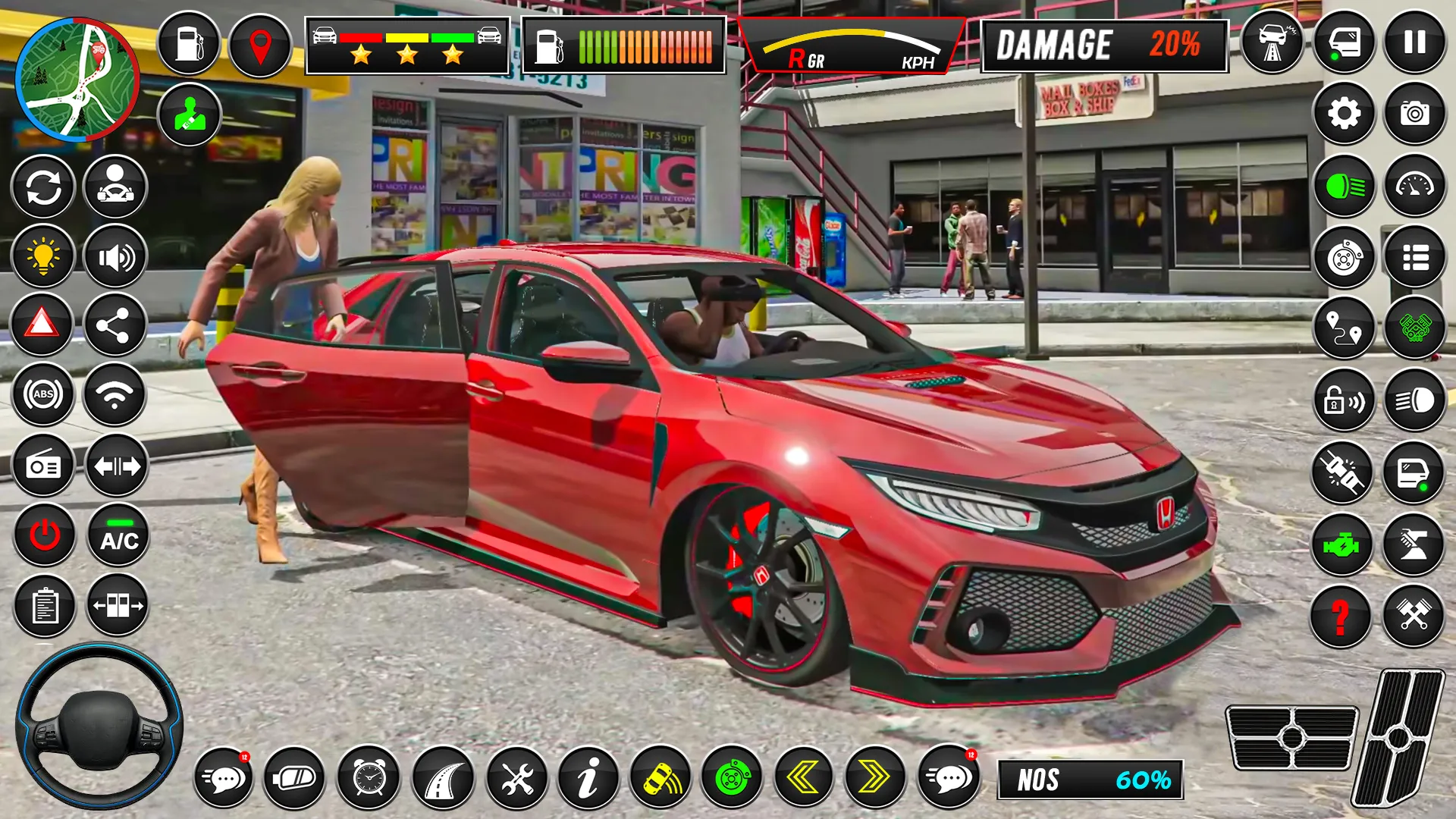1456x819 pixels.
Task: Activate the right turn indicator arrow
Action: (x=874, y=777)
